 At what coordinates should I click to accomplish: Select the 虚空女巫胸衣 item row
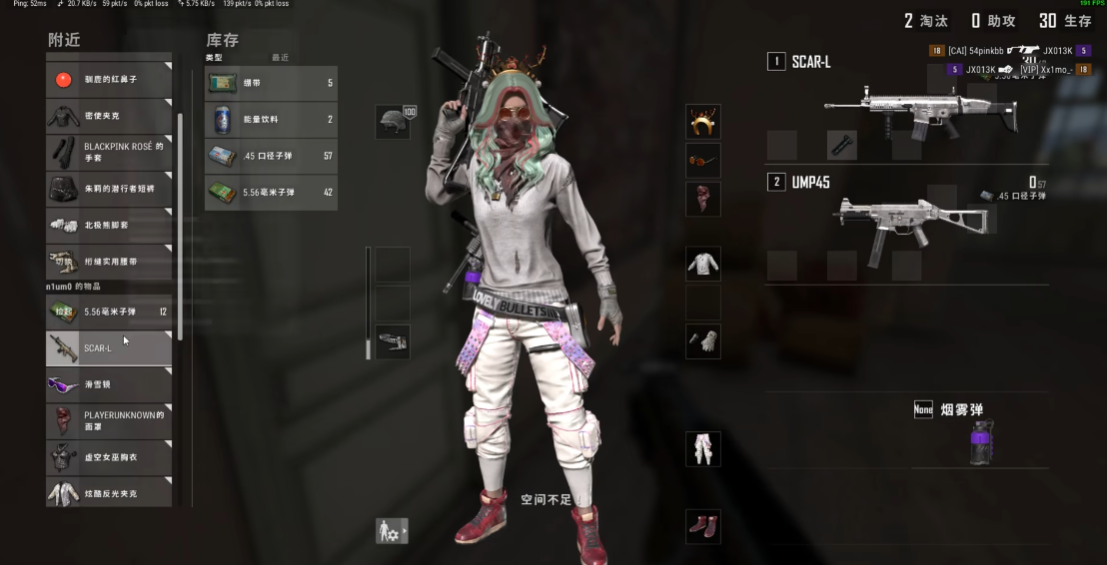[109, 457]
